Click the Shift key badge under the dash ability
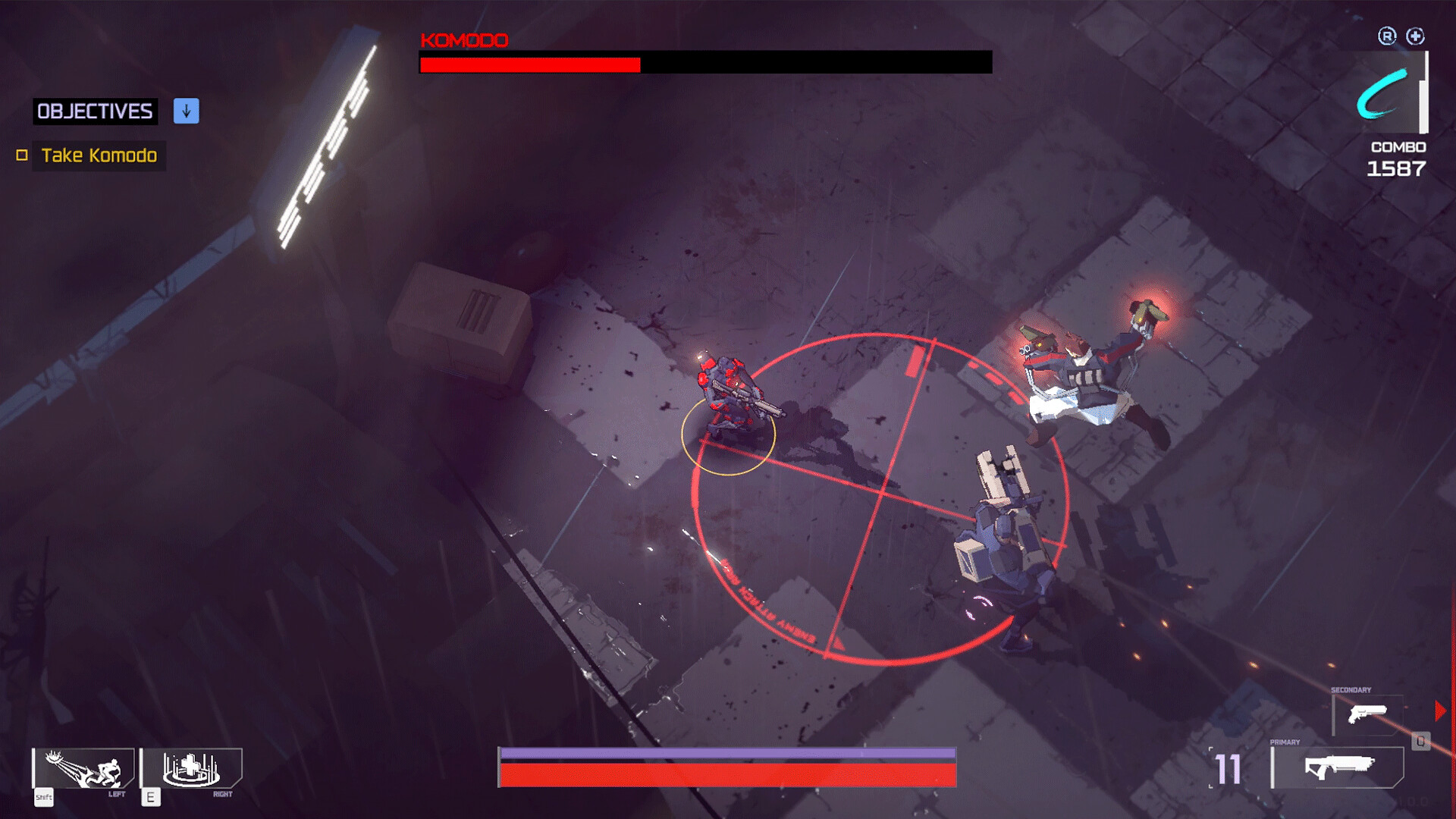This screenshot has height=819, width=1456. 43,798
